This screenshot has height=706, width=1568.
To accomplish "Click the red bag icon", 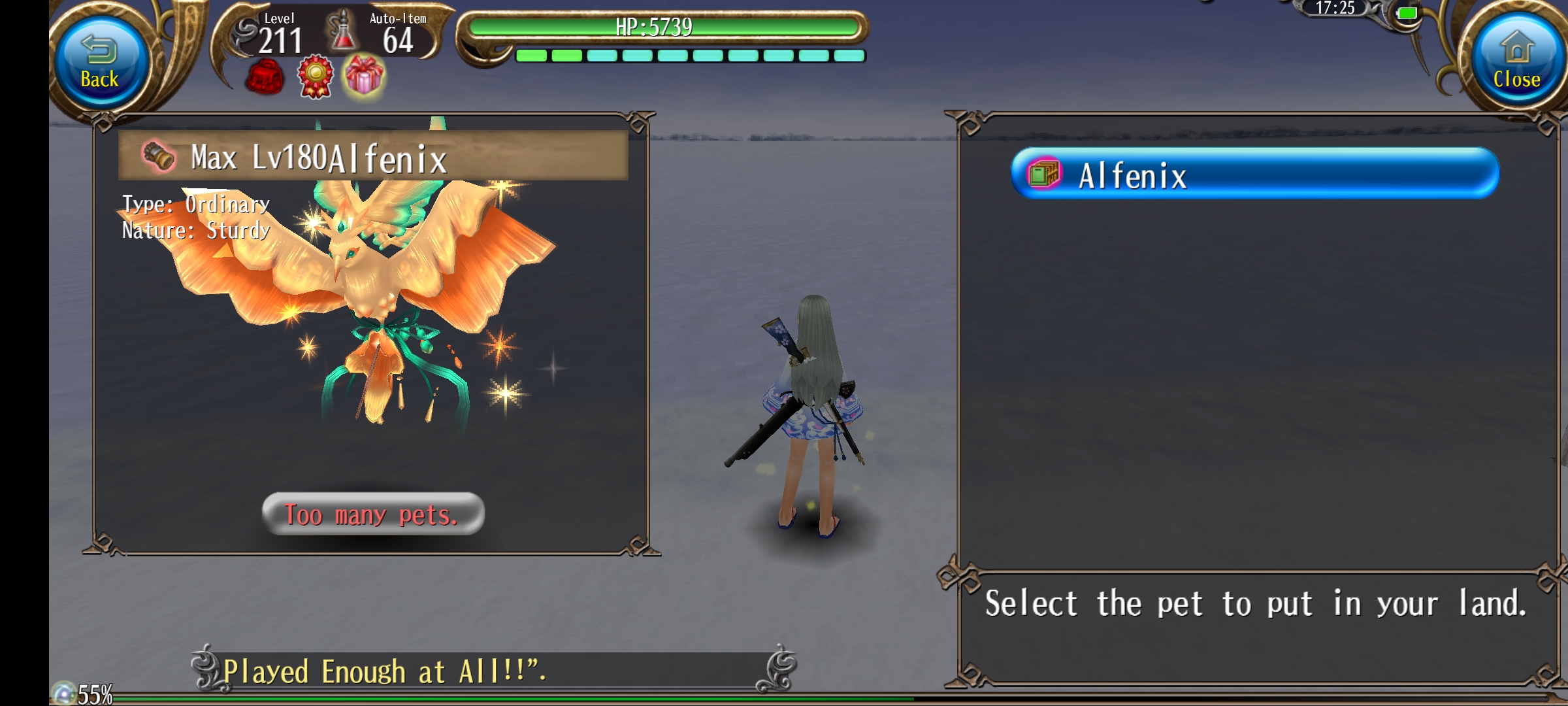I will pyautogui.click(x=265, y=77).
